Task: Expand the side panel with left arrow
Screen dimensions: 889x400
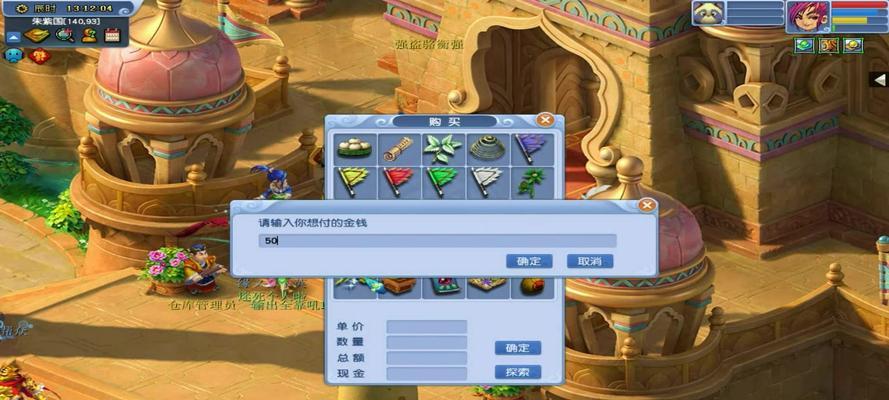Action: [x=880, y=78]
